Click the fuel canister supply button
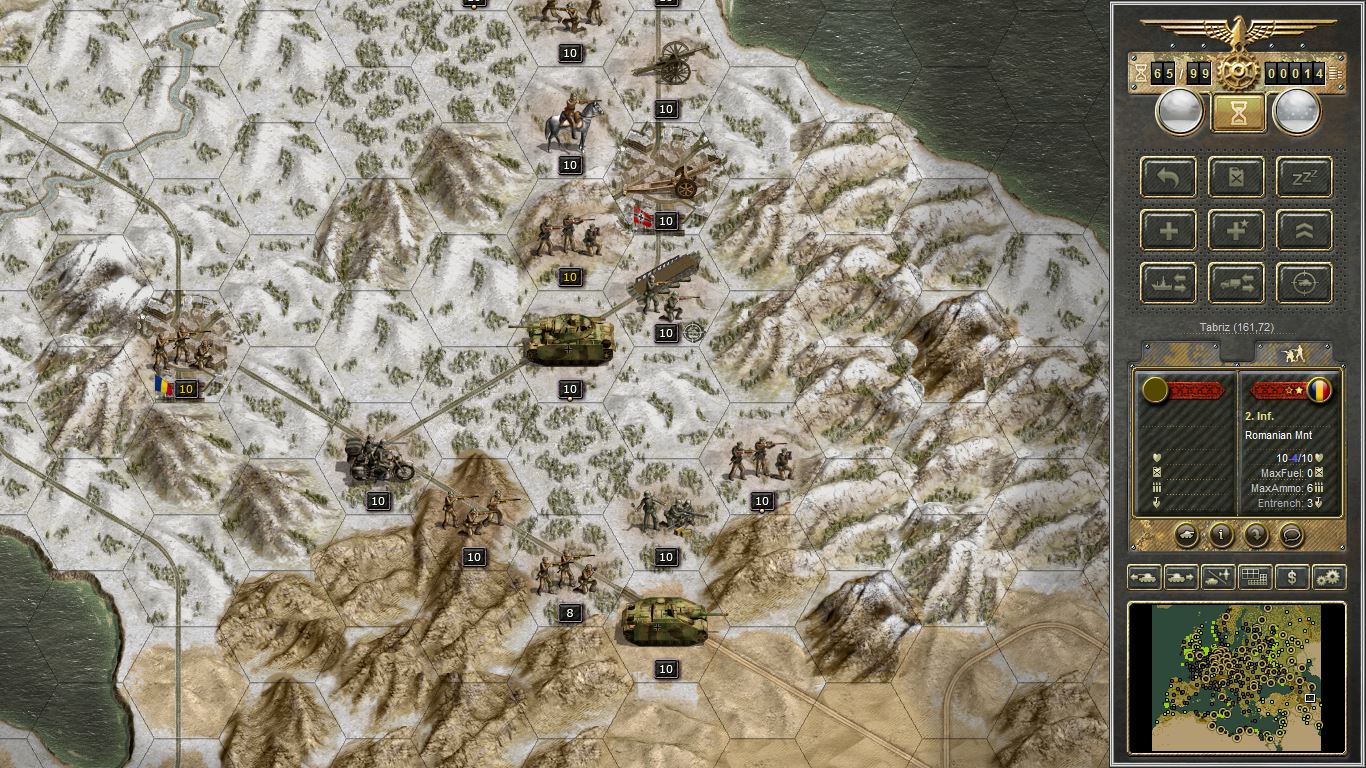1366x768 pixels. [1236, 177]
